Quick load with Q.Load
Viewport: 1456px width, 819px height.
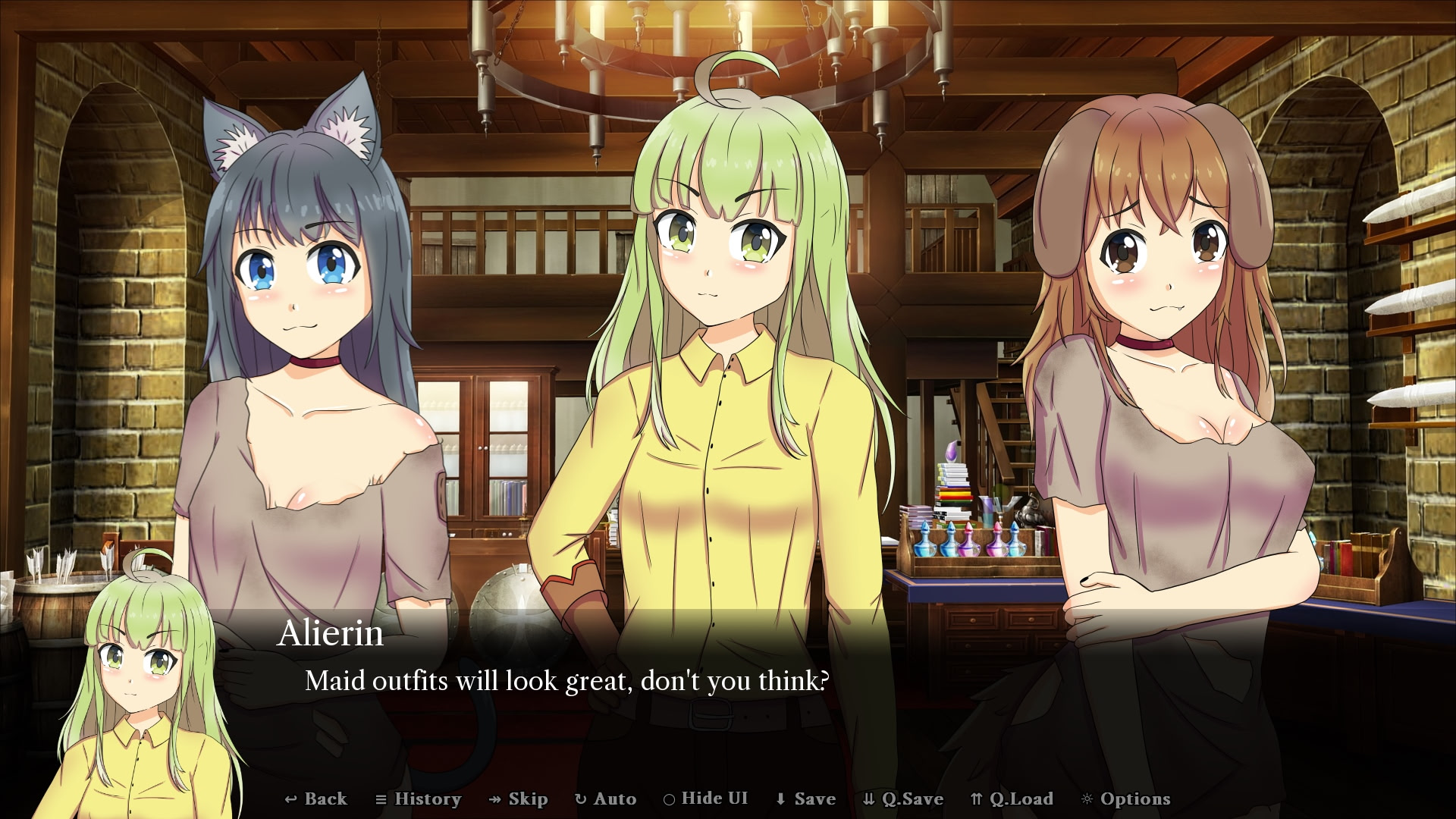point(1012,799)
